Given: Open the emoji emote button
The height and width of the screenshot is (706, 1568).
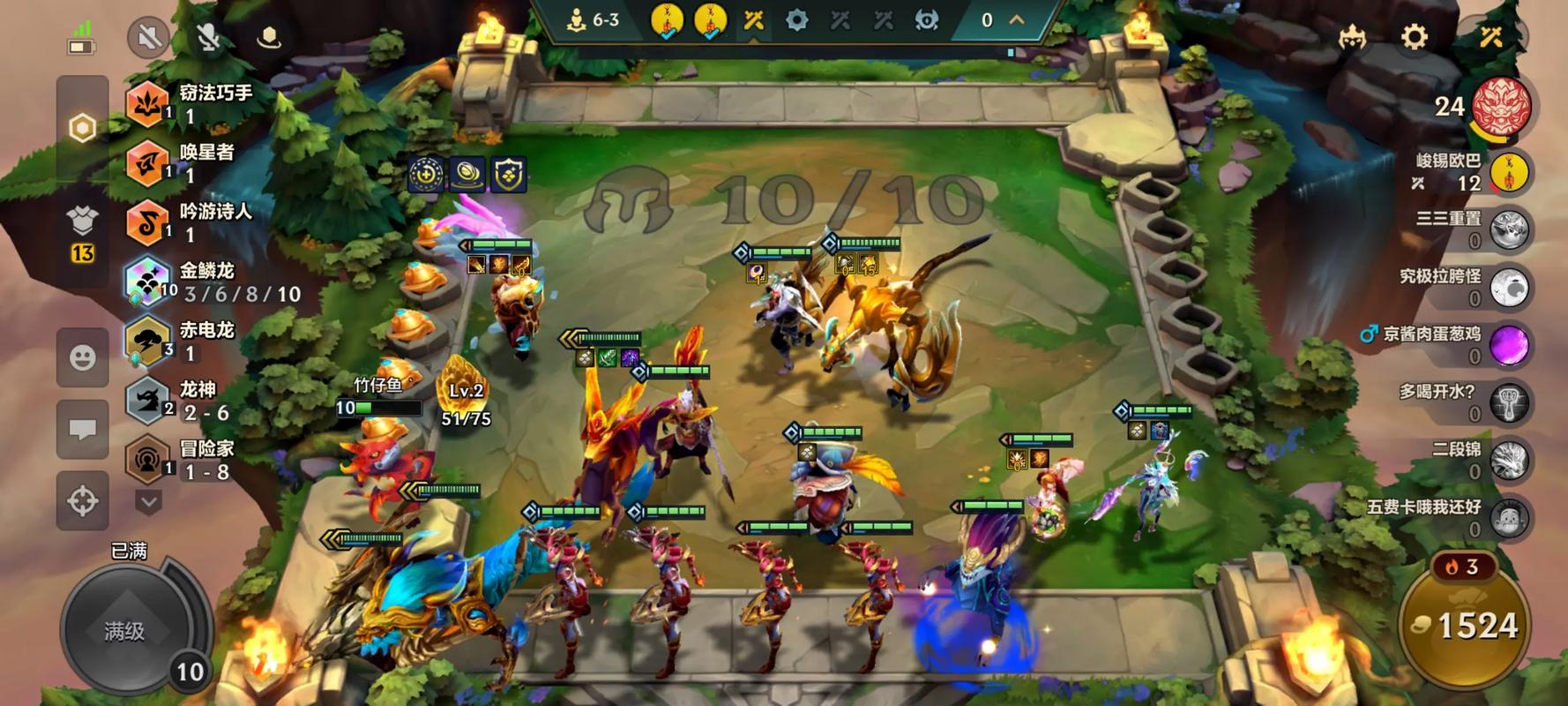Looking at the screenshot, I should coord(83,357).
